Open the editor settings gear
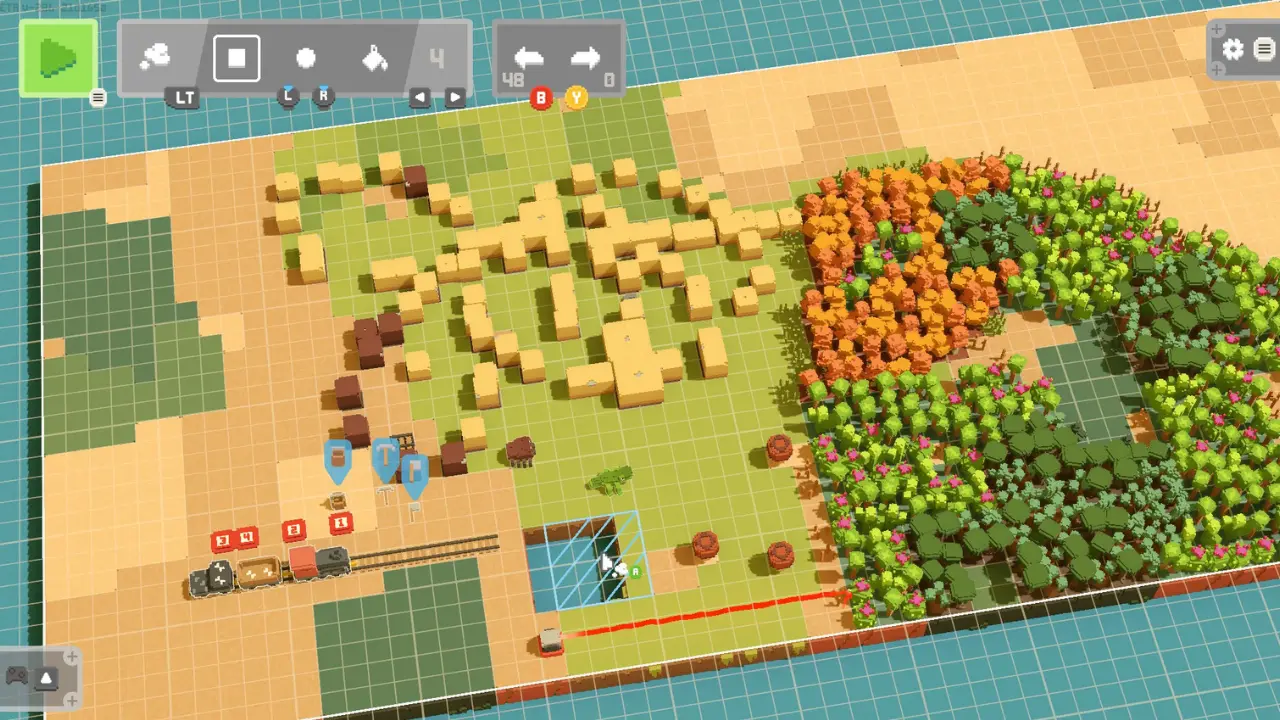The width and height of the screenshot is (1280, 720). pos(1233,49)
